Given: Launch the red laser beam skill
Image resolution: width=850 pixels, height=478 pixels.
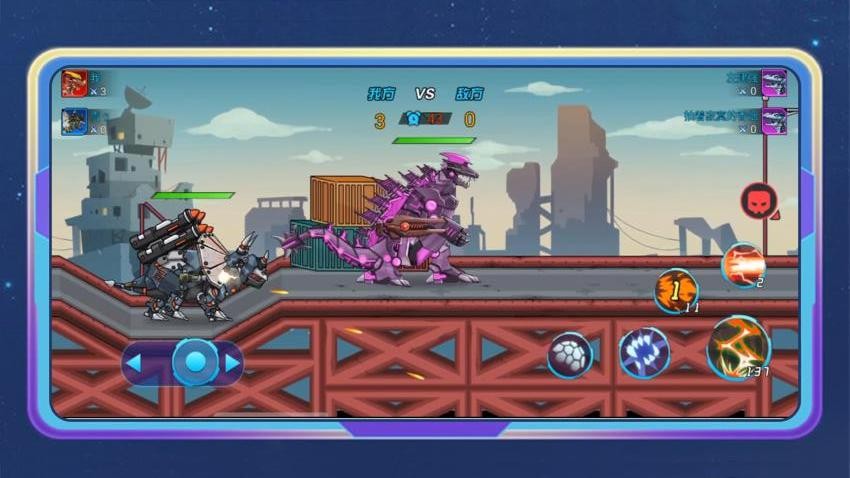Looking at the screenshot, I should click(x=742, y=265).
